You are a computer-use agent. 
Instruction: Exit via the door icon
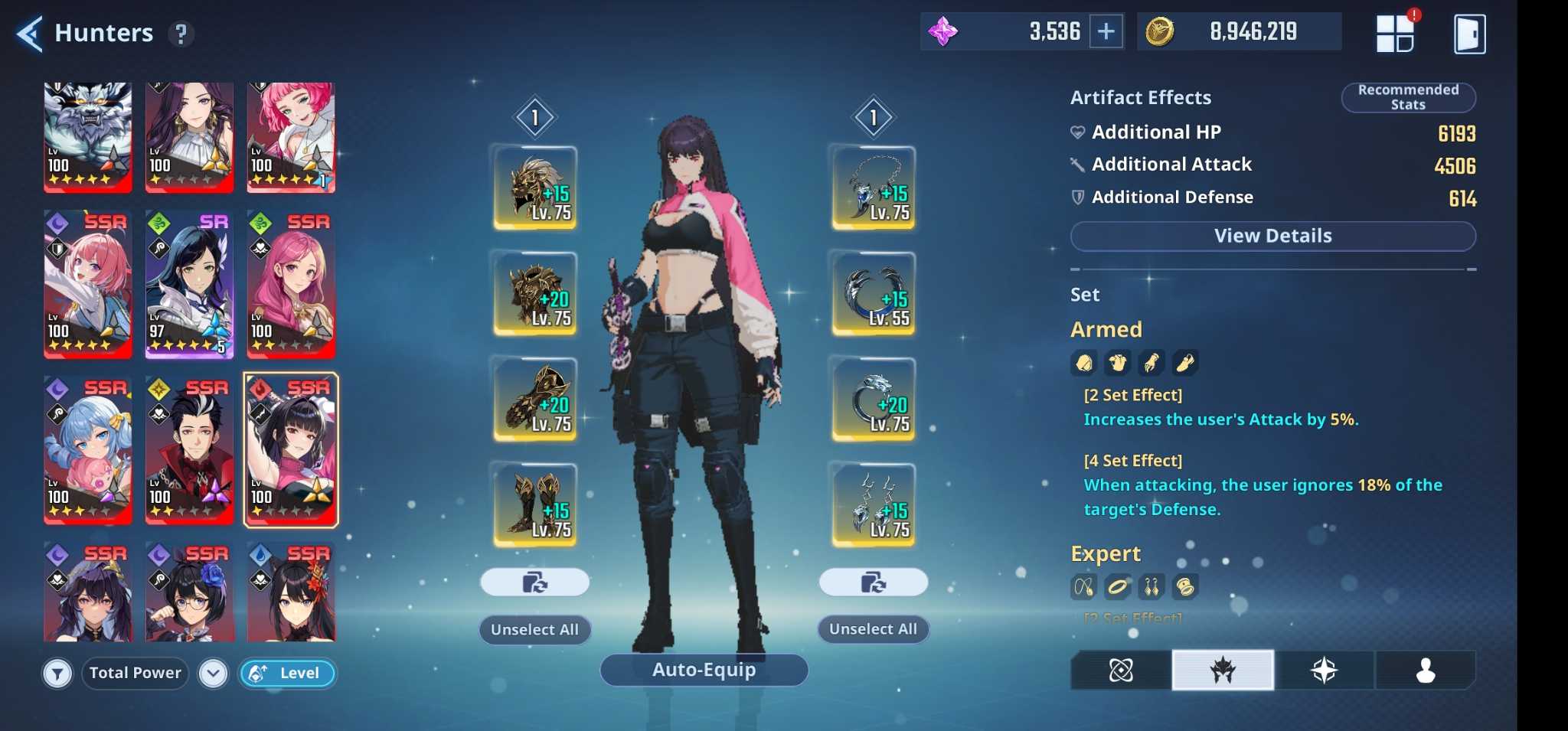coord(1469,34)
